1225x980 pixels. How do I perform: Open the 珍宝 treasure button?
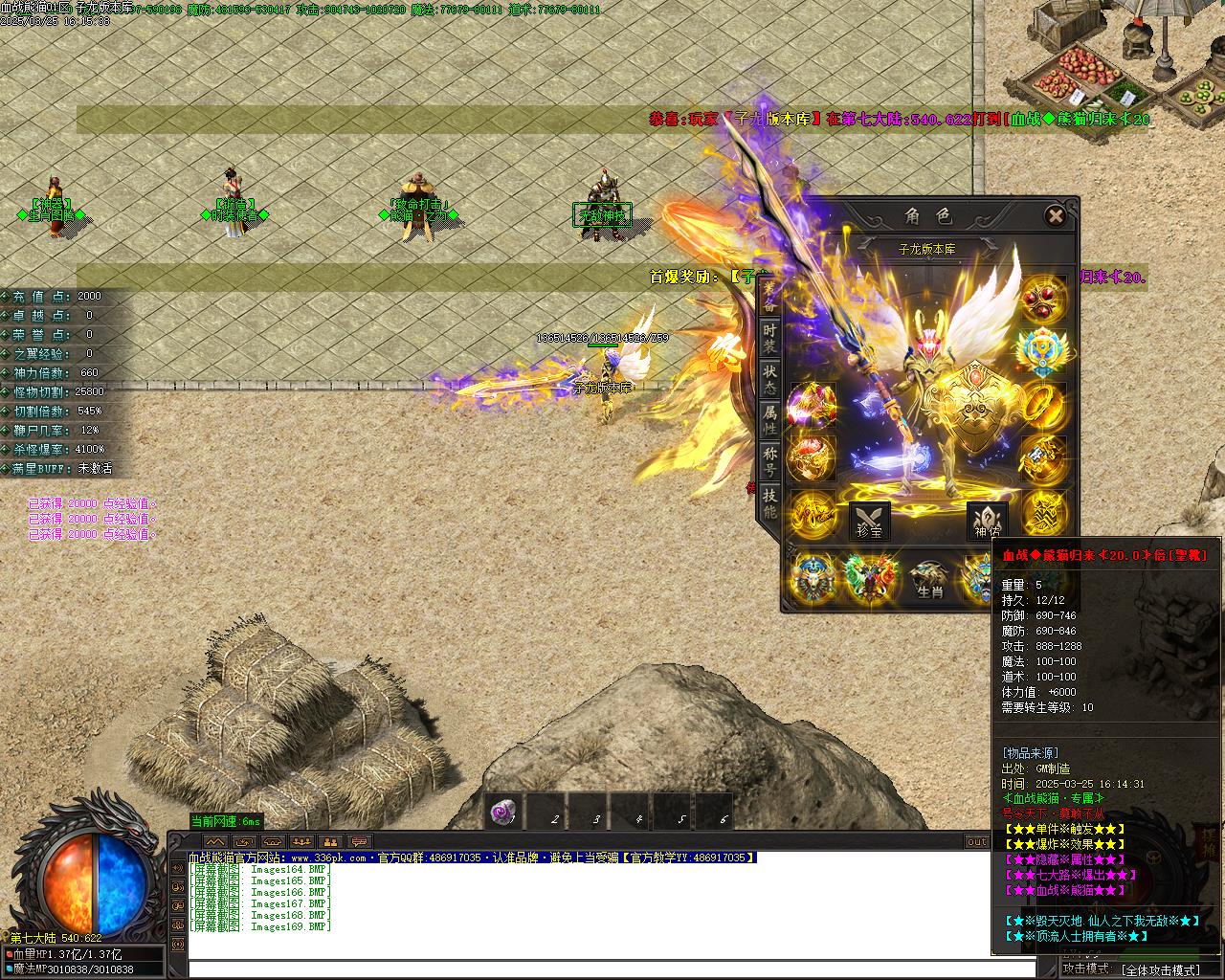(869, 522)
